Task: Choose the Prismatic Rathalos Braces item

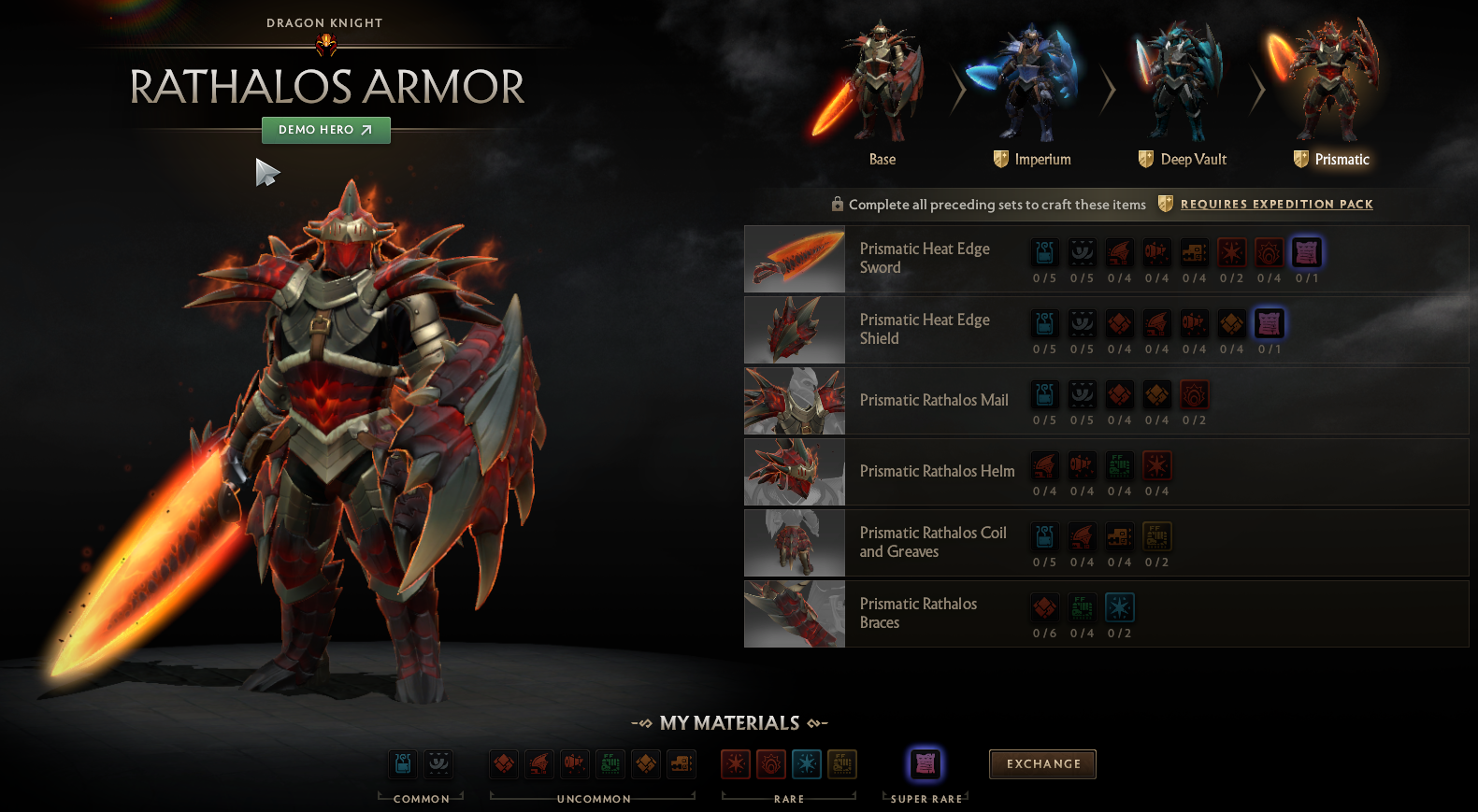Action: tap(918, 613)
